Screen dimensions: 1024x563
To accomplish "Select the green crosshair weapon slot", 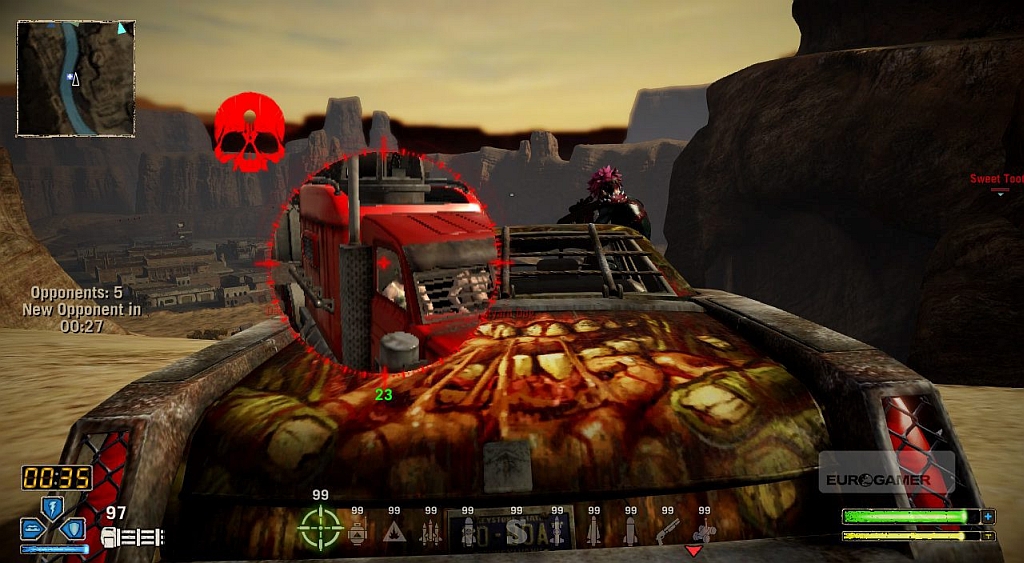I will click(x=320, y=528).
